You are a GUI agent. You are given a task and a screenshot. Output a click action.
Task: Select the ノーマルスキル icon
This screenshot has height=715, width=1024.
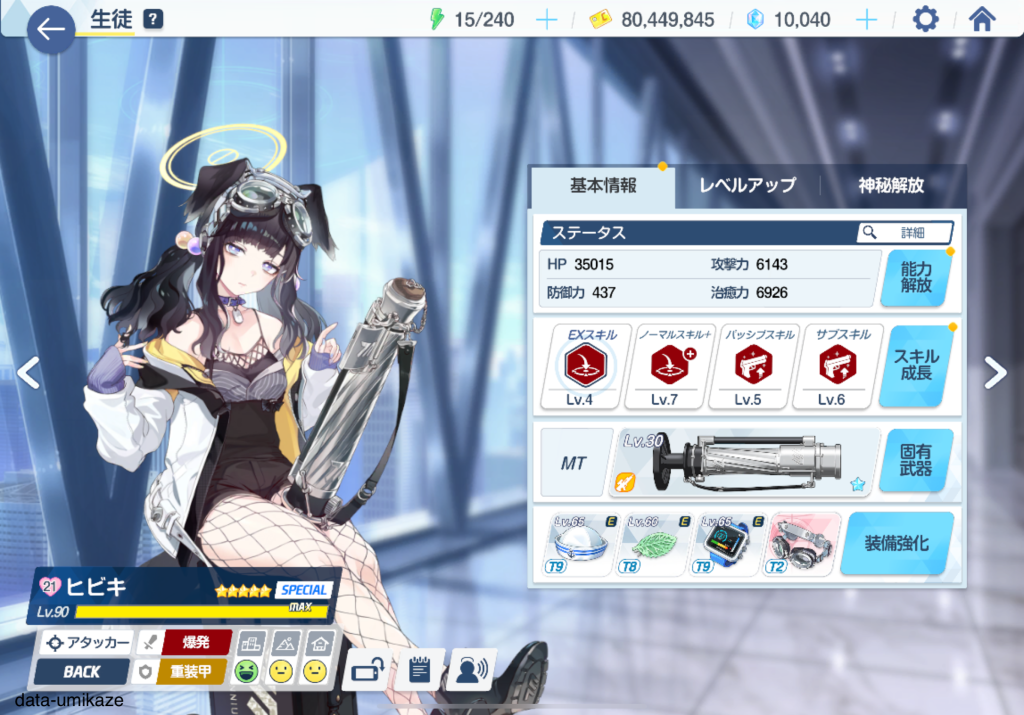[663, 366]
